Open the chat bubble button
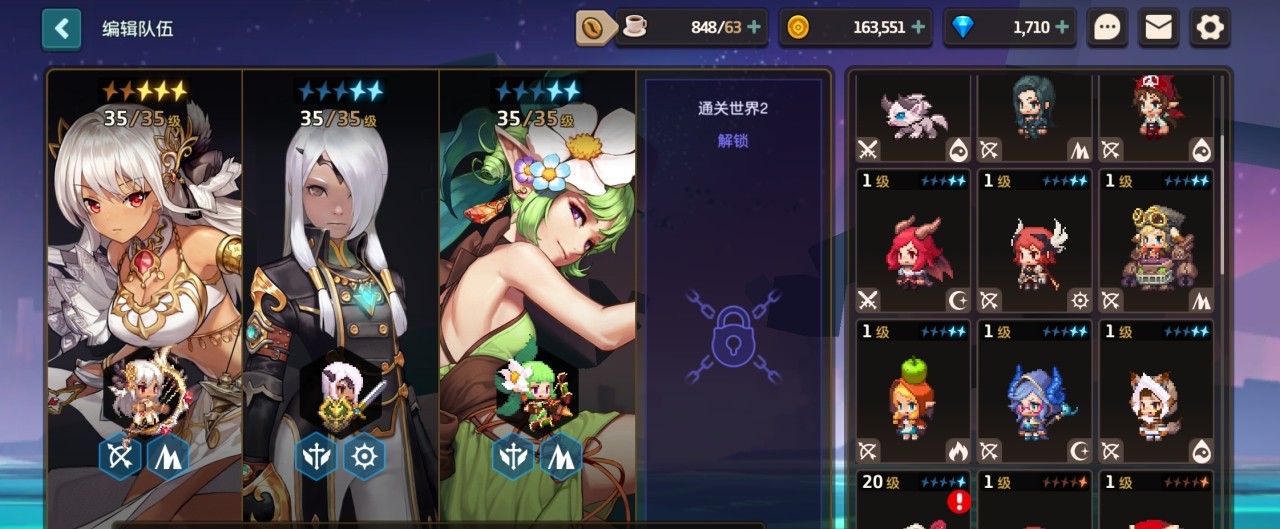This screenshot has height=529, width=1280. pyautogui.click(x=1107, y=28)
